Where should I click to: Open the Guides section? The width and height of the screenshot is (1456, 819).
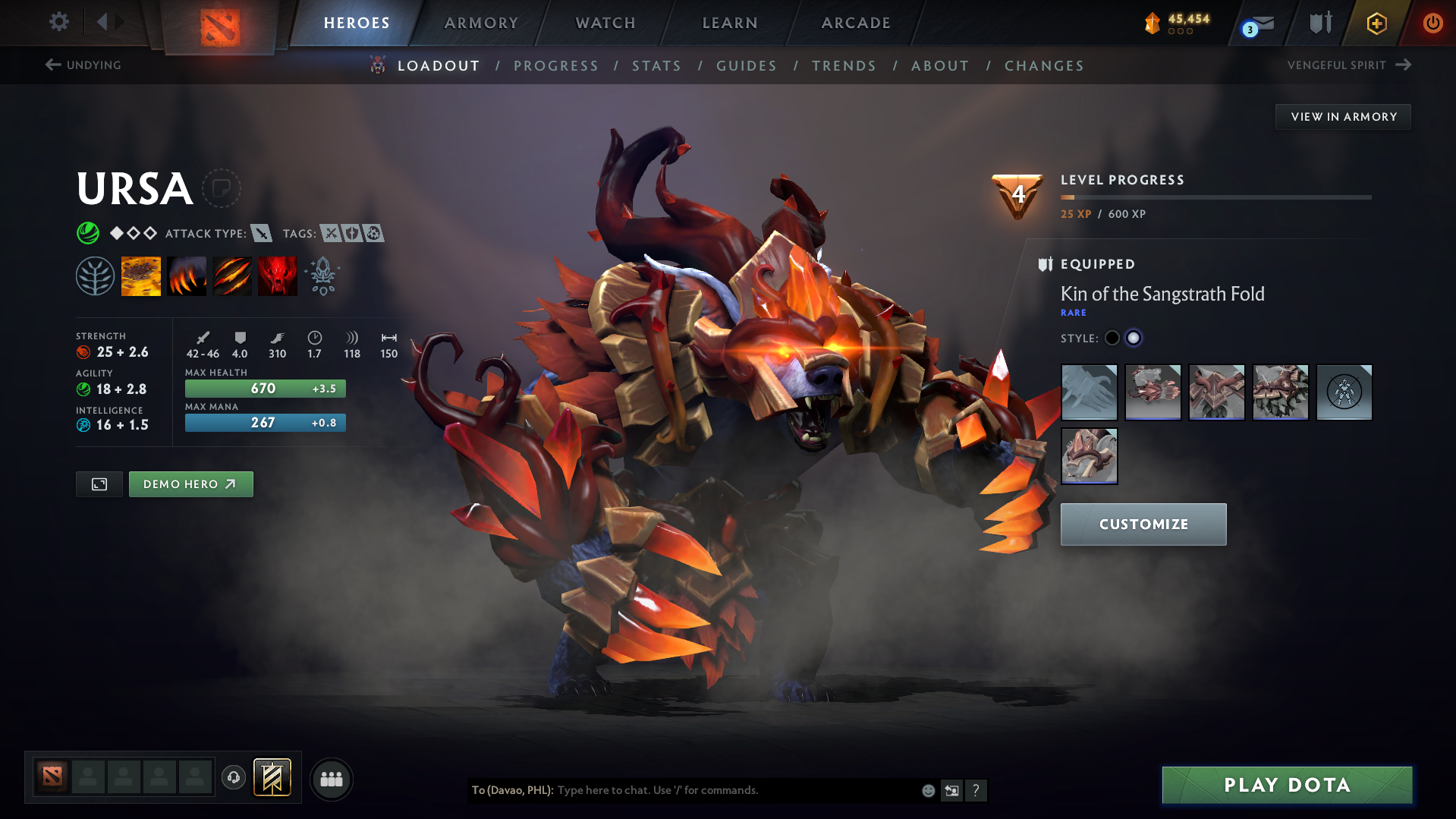747,66
